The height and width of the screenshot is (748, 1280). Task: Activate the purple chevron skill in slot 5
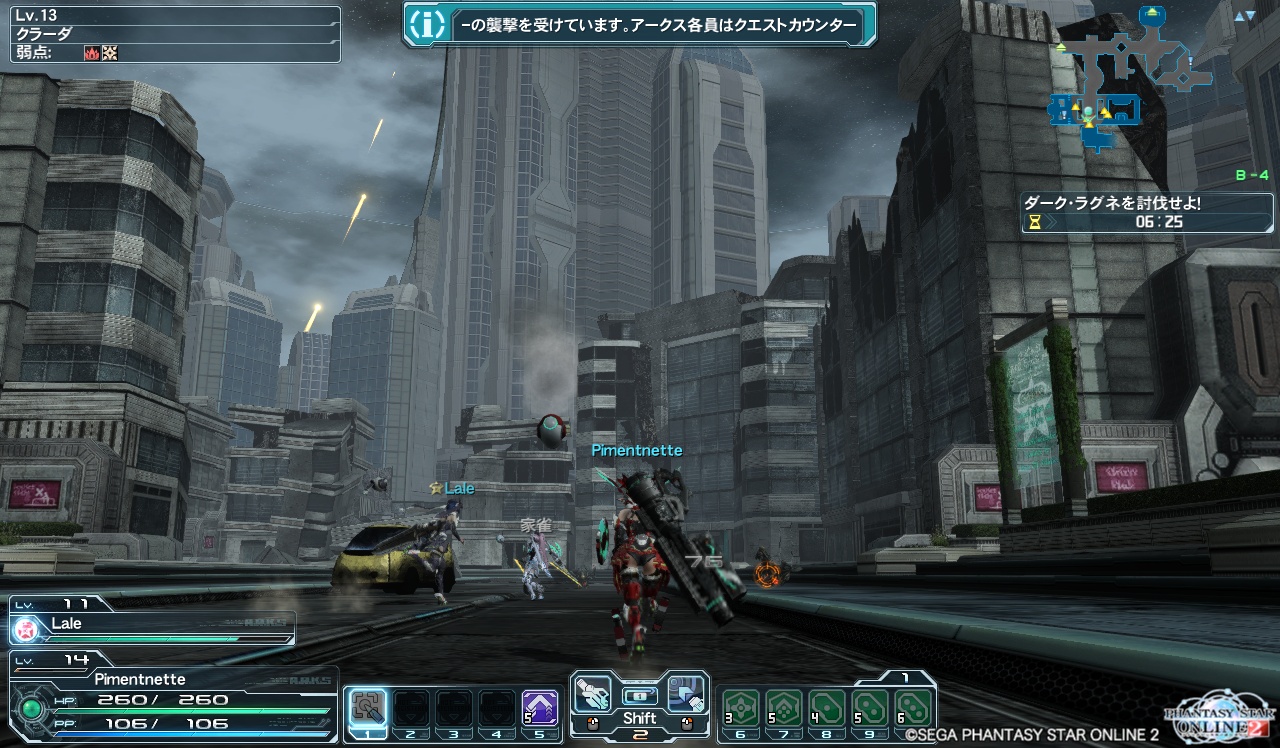540,708
